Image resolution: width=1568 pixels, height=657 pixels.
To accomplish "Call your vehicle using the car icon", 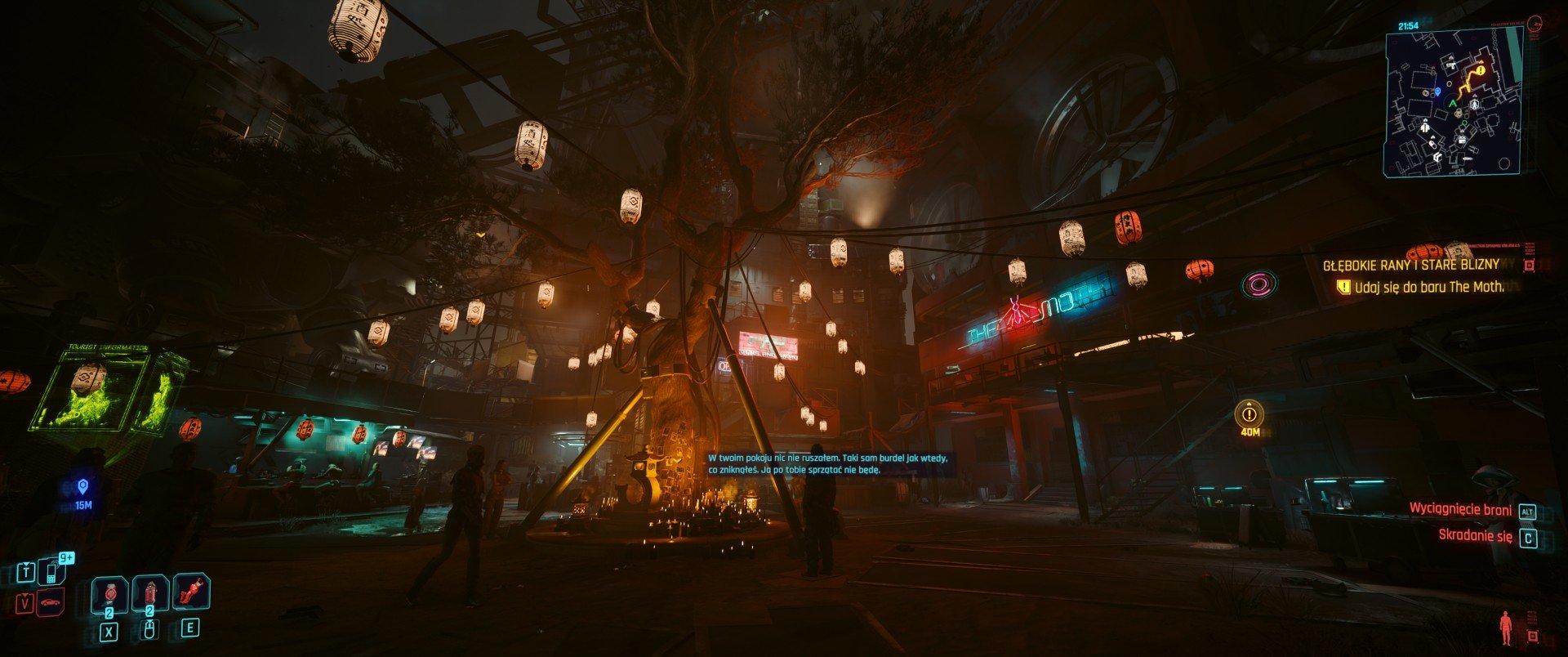I will (x=51, y=603).
